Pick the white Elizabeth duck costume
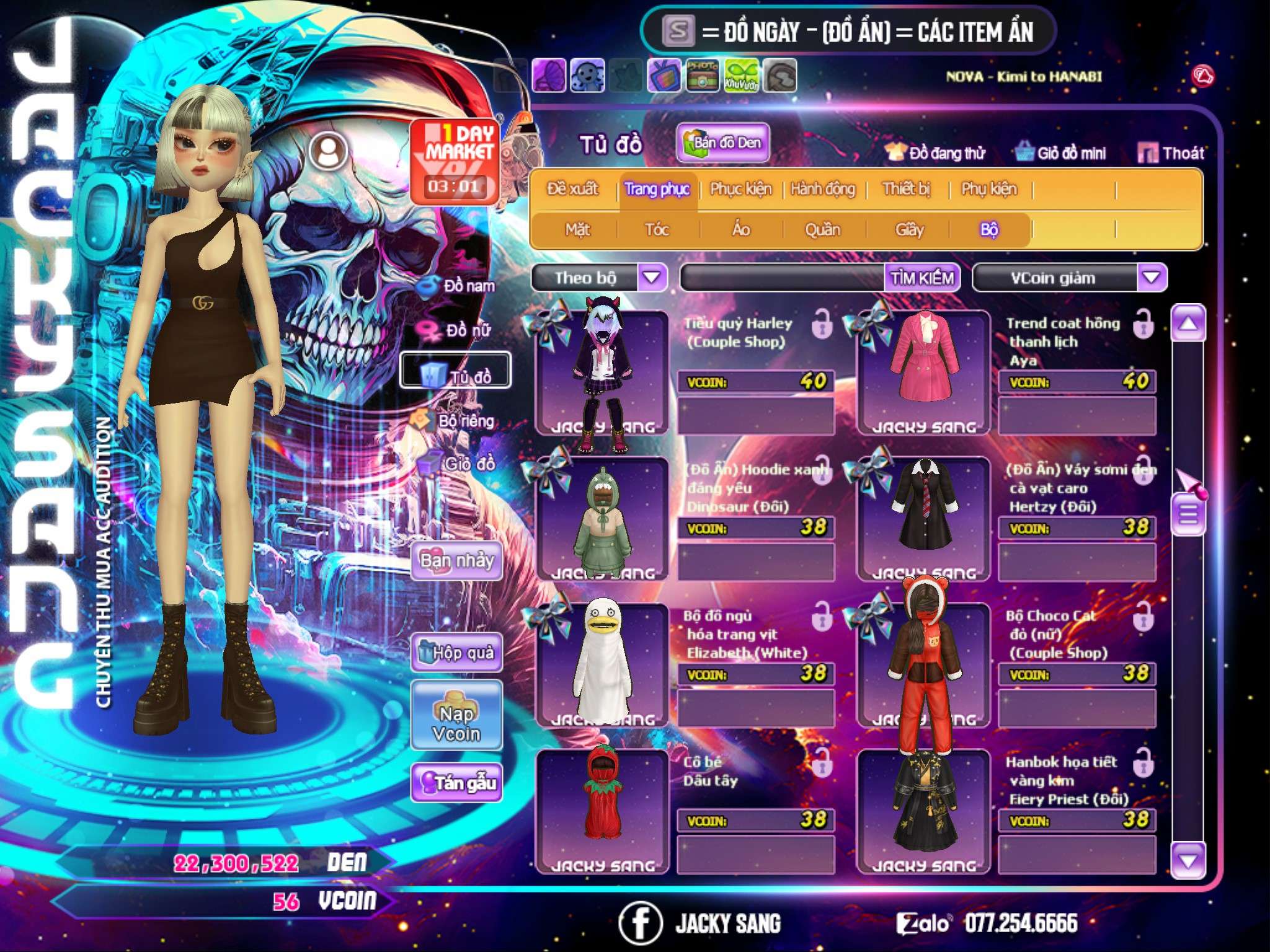 click(x=602, y=663)
